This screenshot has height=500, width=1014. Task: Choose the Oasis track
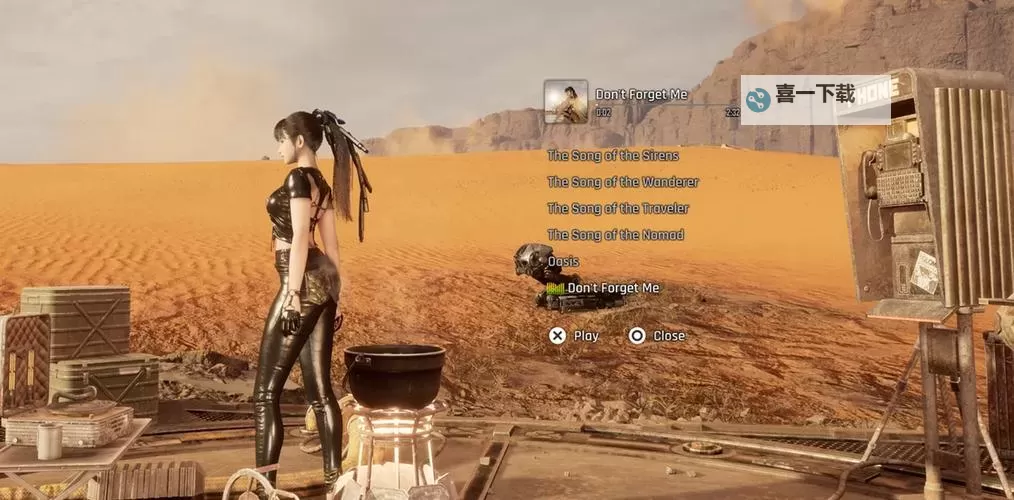(563, 262)
